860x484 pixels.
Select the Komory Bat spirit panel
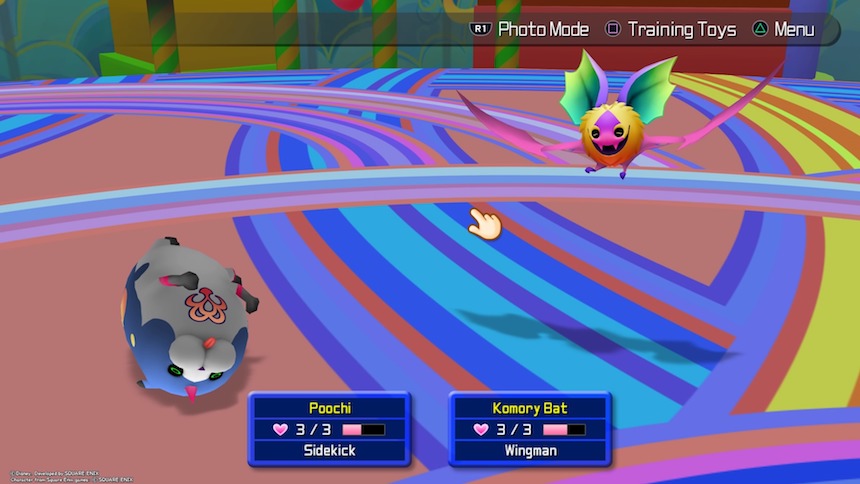pyautogui.click(x=530, y=428)
